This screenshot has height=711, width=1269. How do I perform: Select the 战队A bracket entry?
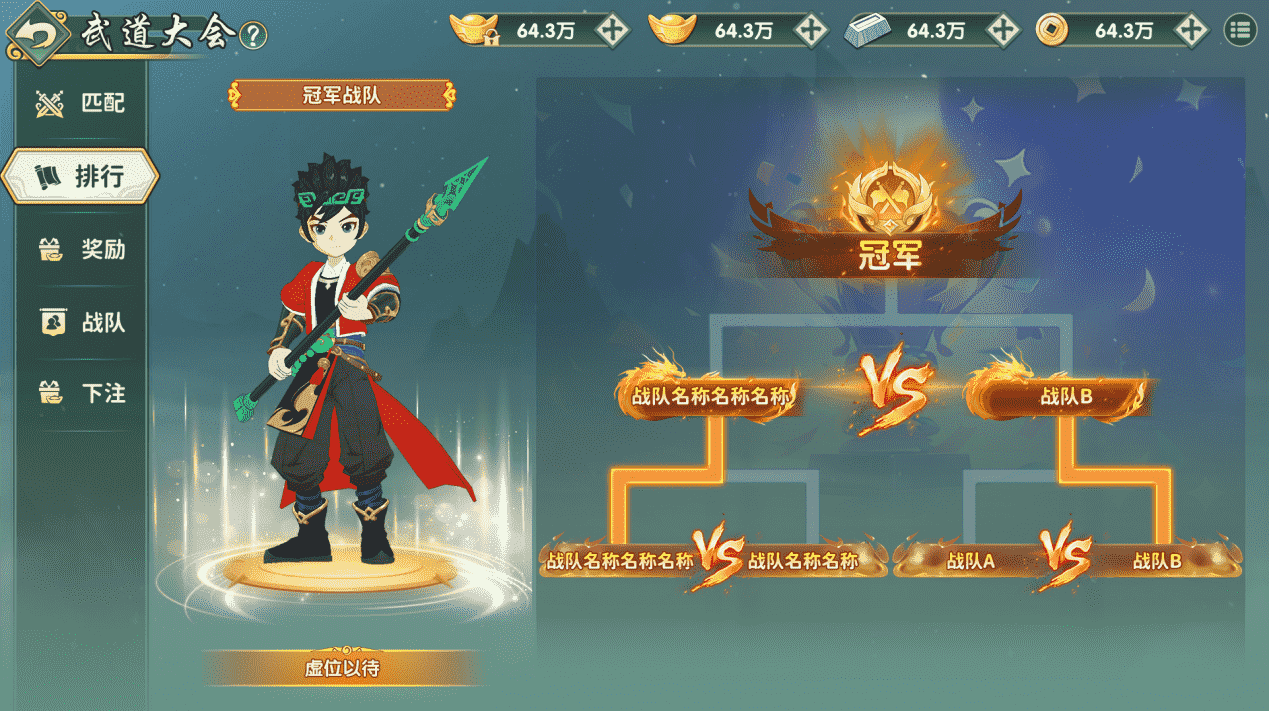(969, 561)
